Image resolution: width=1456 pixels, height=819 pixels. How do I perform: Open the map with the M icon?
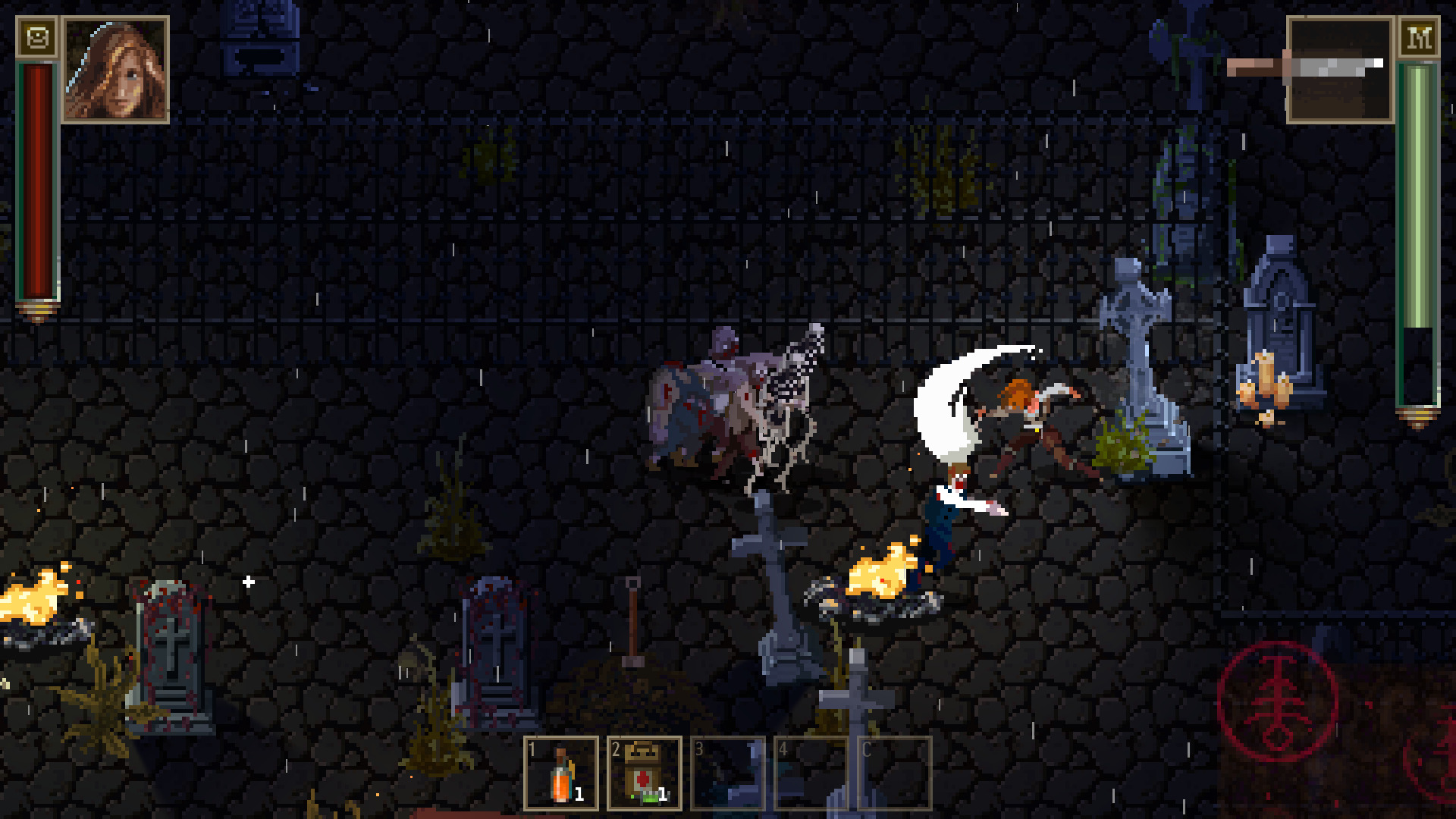pos(1419,39)
